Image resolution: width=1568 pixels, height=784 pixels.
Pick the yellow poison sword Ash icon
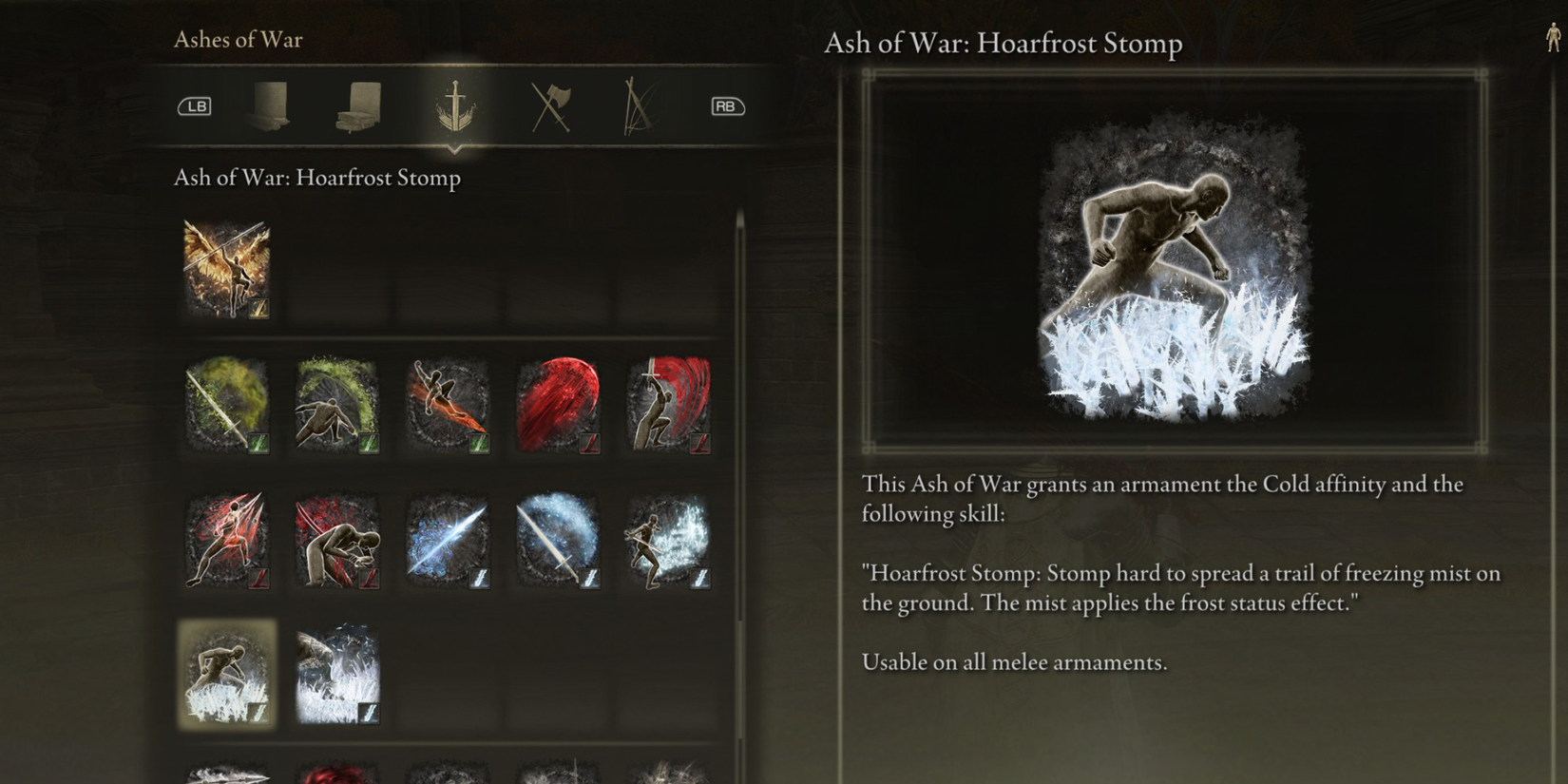point(225,403)
